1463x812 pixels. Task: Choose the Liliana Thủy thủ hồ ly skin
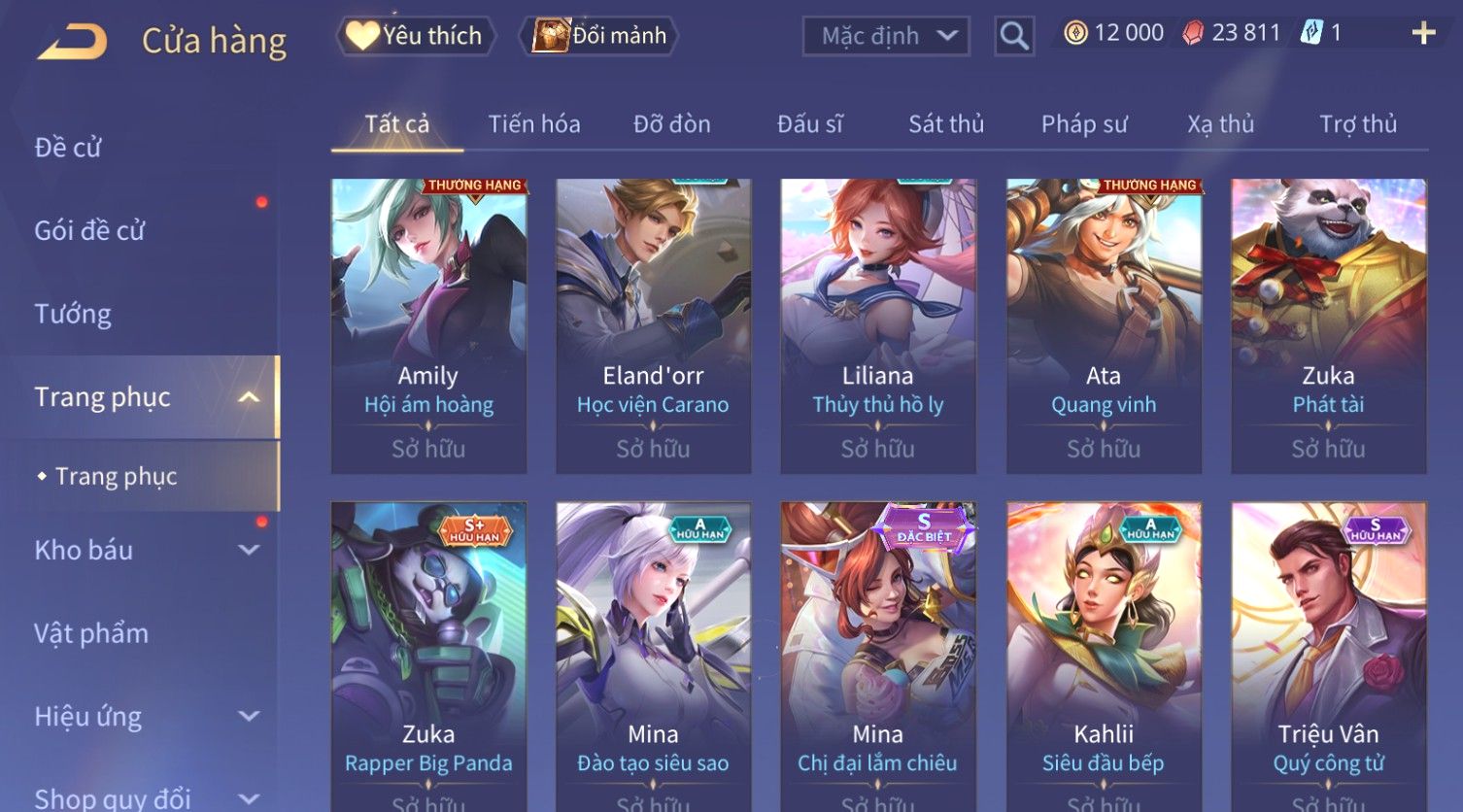878,325
